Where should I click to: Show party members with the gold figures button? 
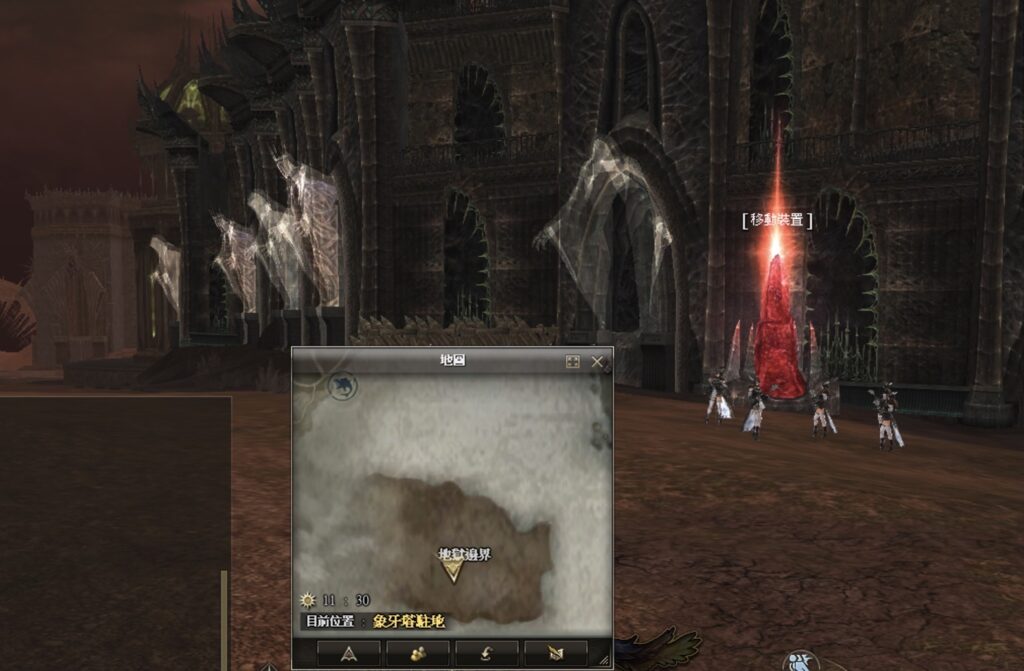click(418, 652)
